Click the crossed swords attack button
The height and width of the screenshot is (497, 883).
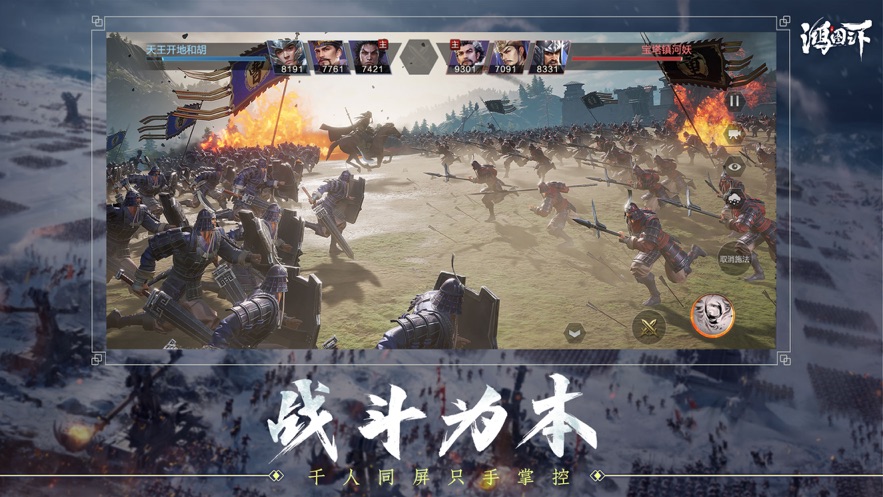(x=649, y=325)
